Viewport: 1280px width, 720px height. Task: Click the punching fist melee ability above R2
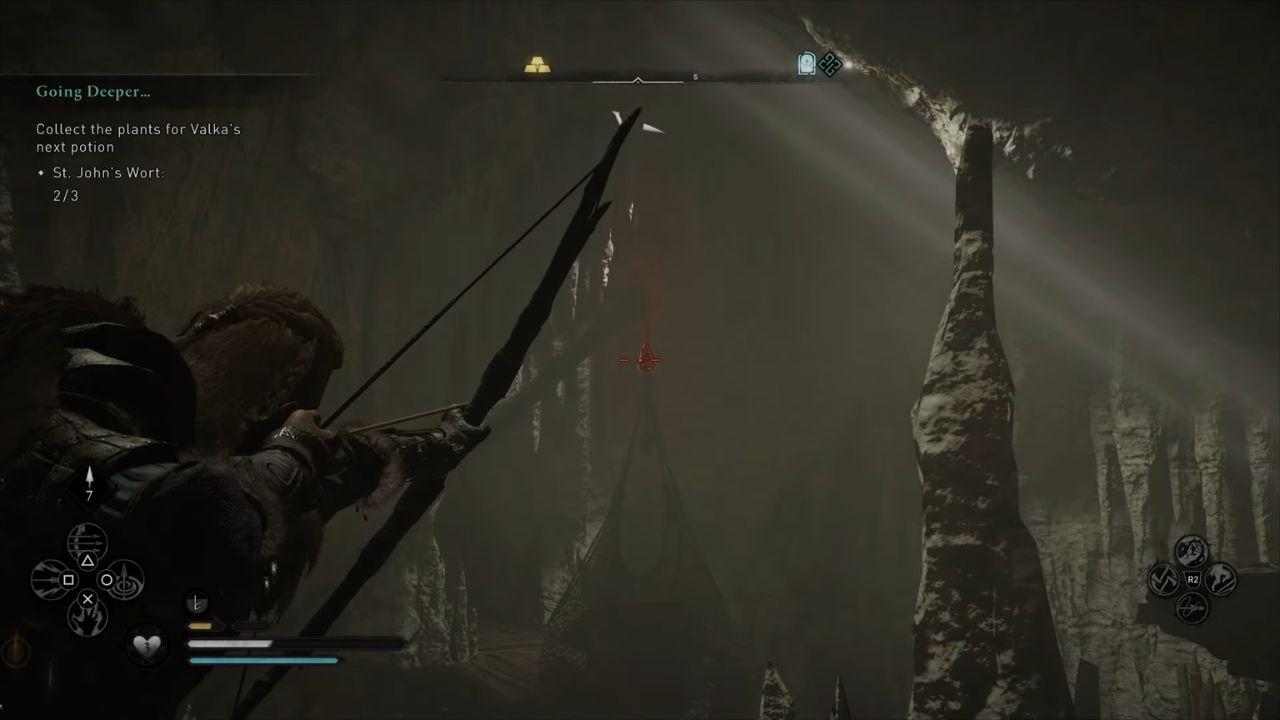point(1191,550)
